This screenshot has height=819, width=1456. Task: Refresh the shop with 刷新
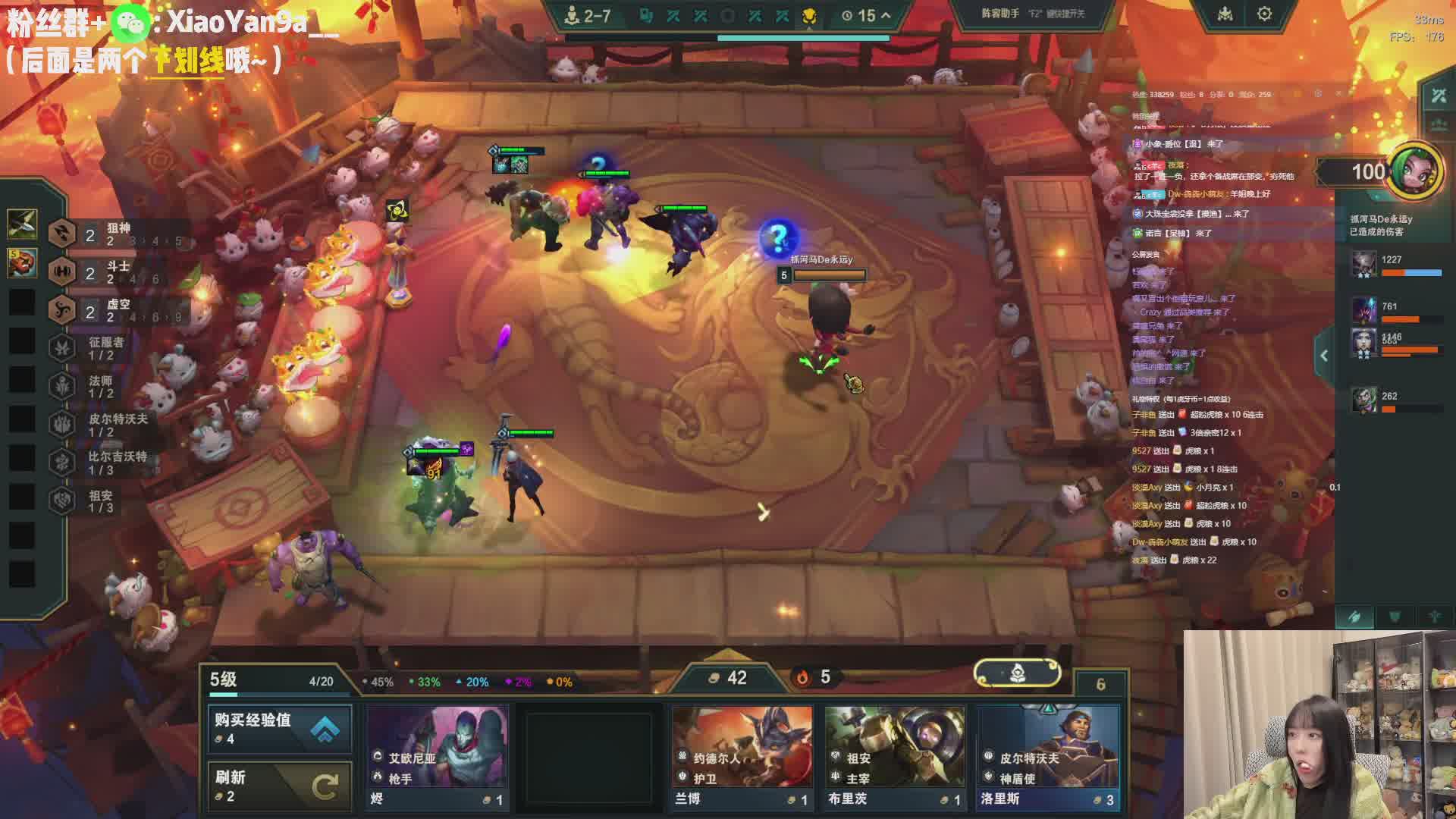click(279, 786)
